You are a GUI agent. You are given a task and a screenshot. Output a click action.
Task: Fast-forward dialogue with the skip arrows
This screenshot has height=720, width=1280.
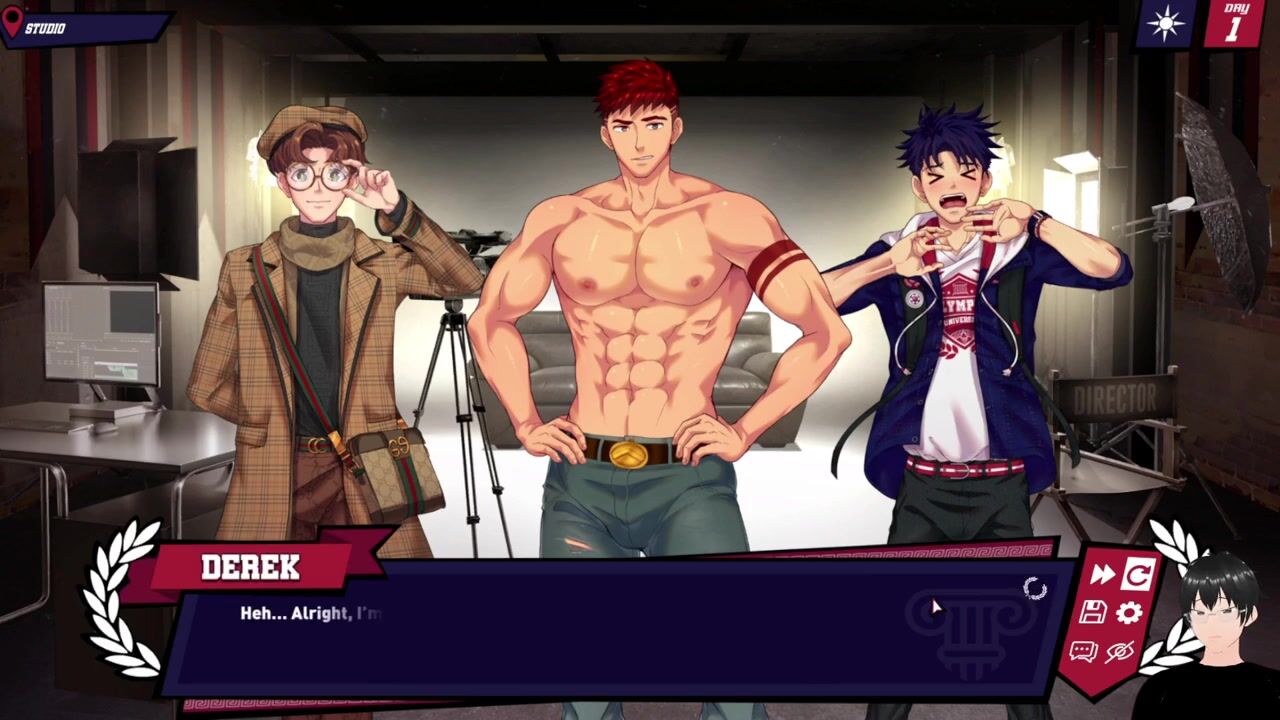tap(1102, 574)
